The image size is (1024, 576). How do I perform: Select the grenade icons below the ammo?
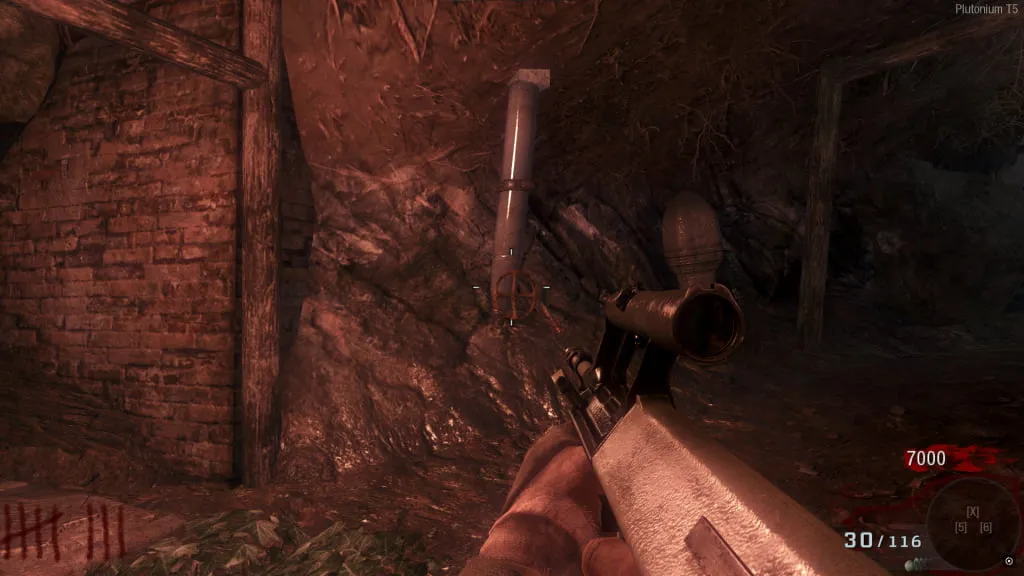click(916, 565)
